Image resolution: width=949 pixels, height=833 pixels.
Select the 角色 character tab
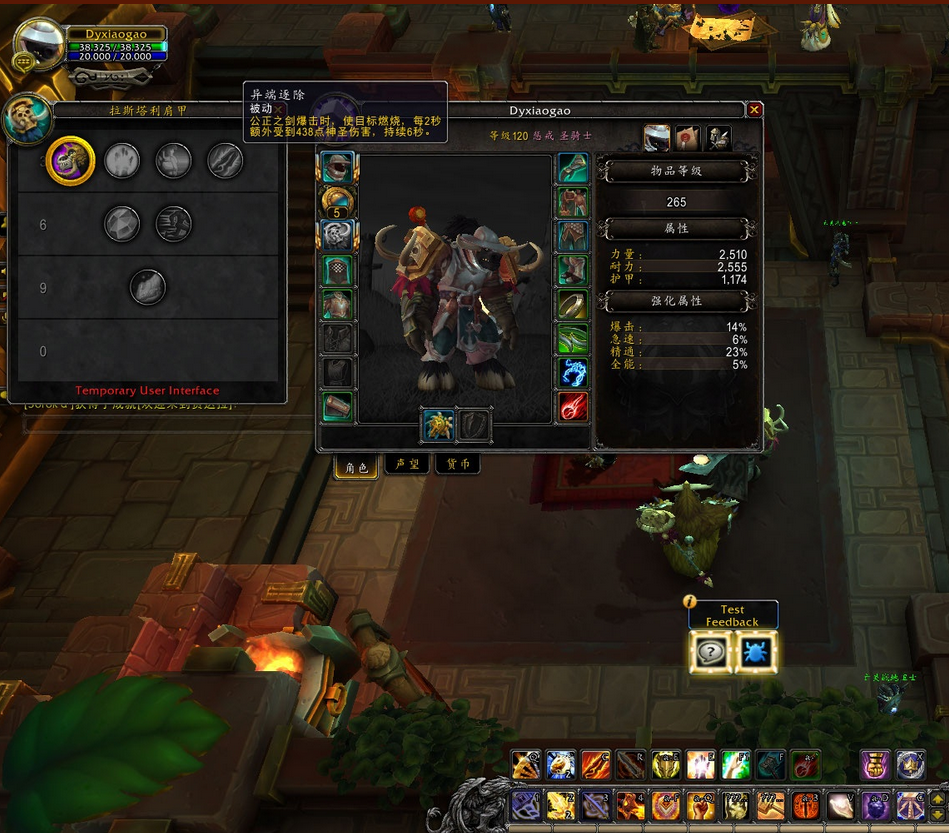click(x=357, y=466)
